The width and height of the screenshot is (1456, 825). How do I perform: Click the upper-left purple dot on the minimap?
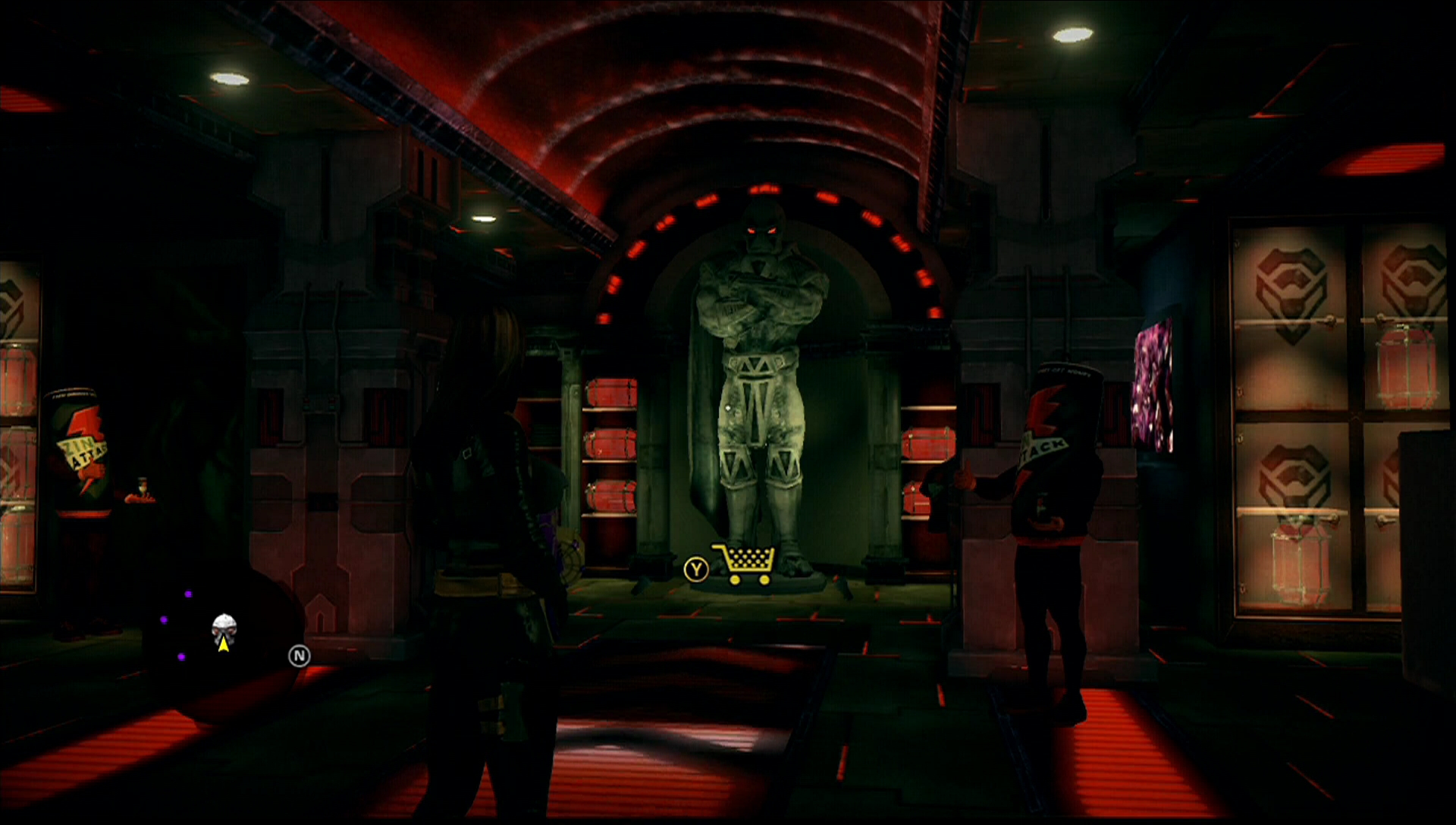[189, 594]
